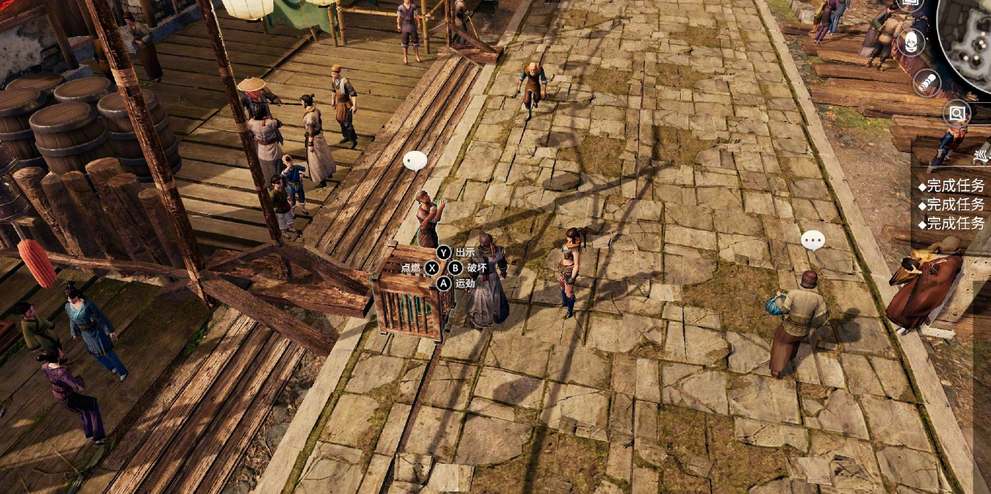
Task: Click the speech bubble above the gesturing NPC
Action: (415, 160)
